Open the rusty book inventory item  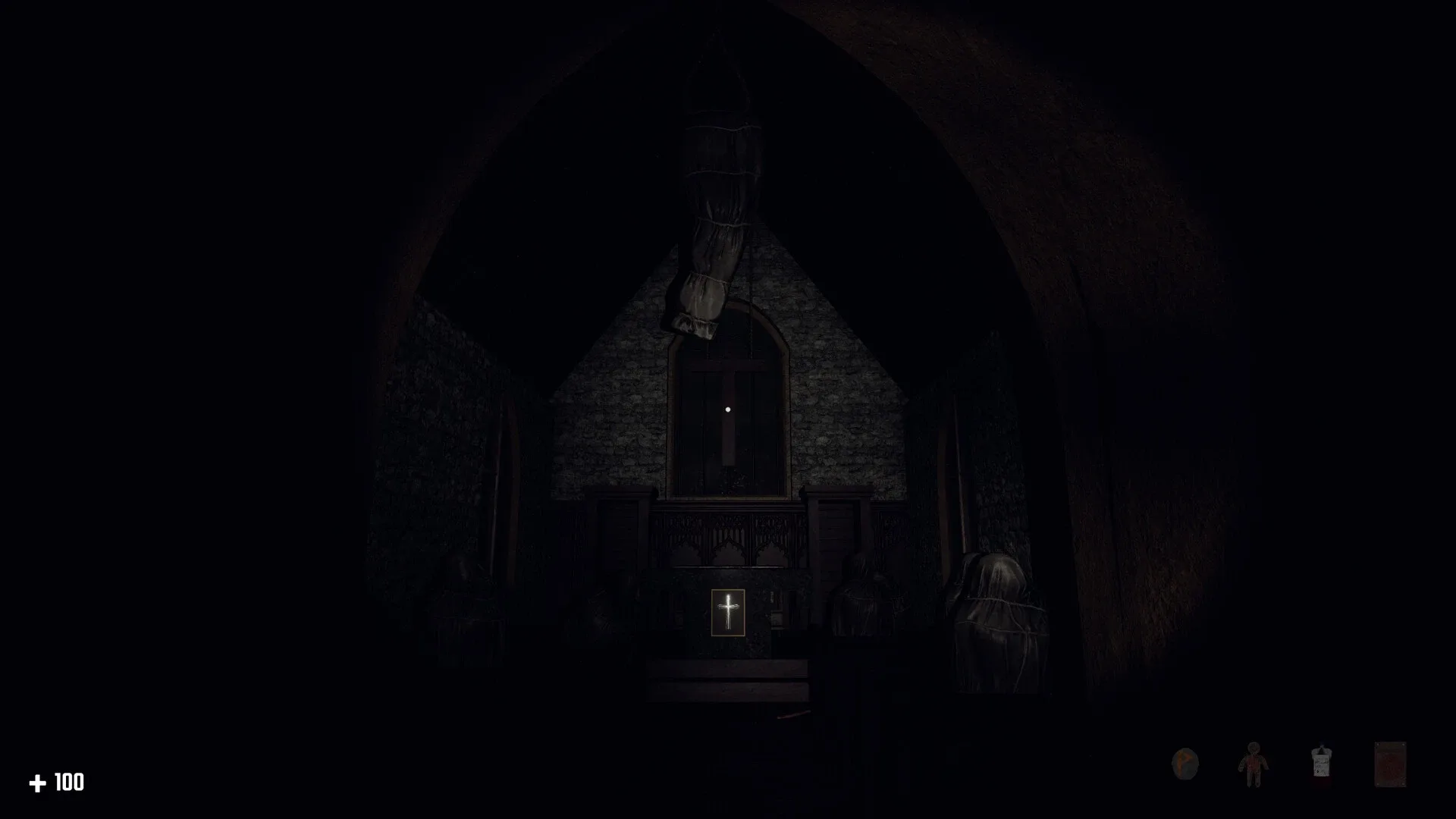(x=1391, y=764)
